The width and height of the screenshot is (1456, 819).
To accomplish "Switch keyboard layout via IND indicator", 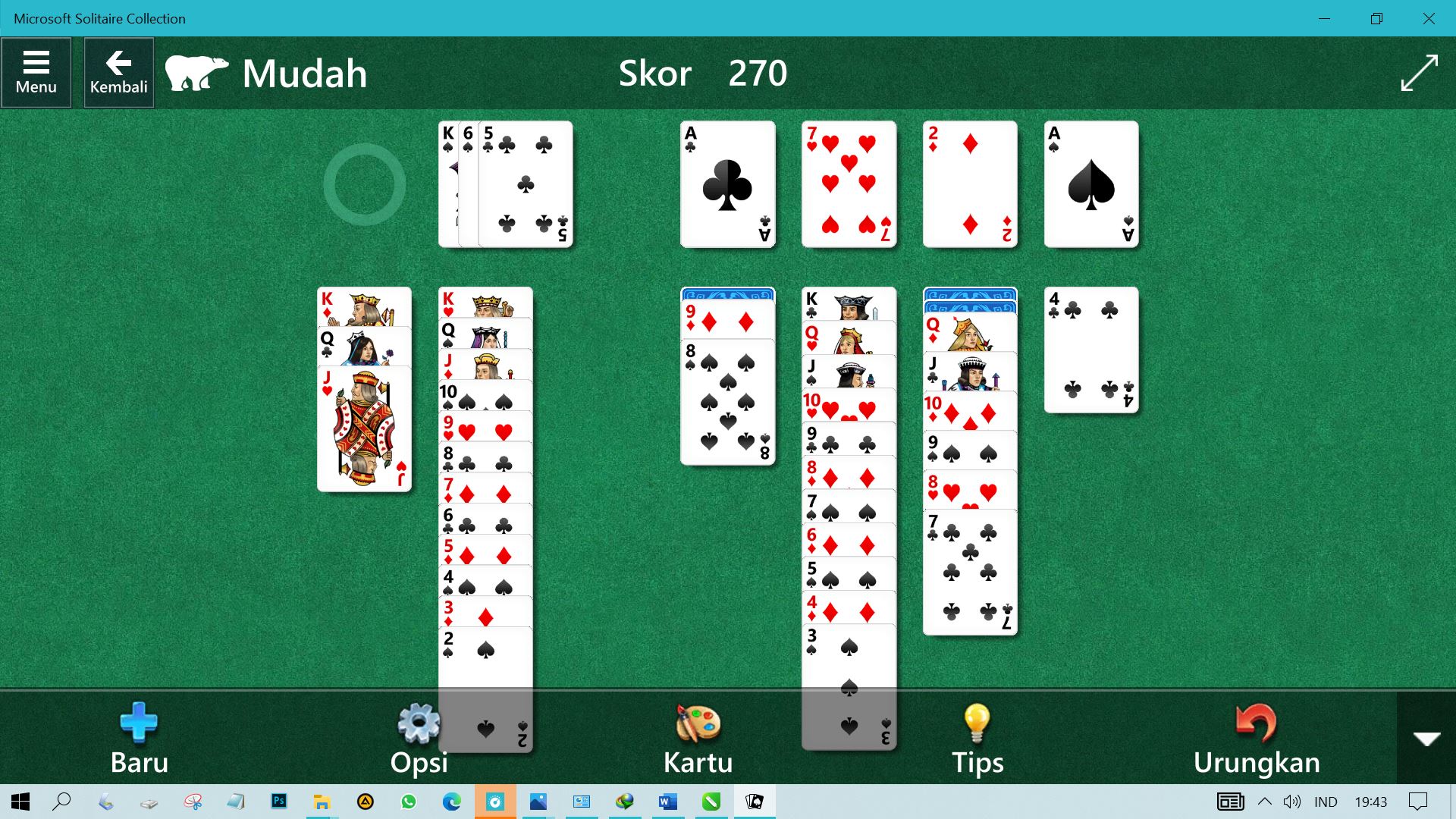I will 1327,801.
